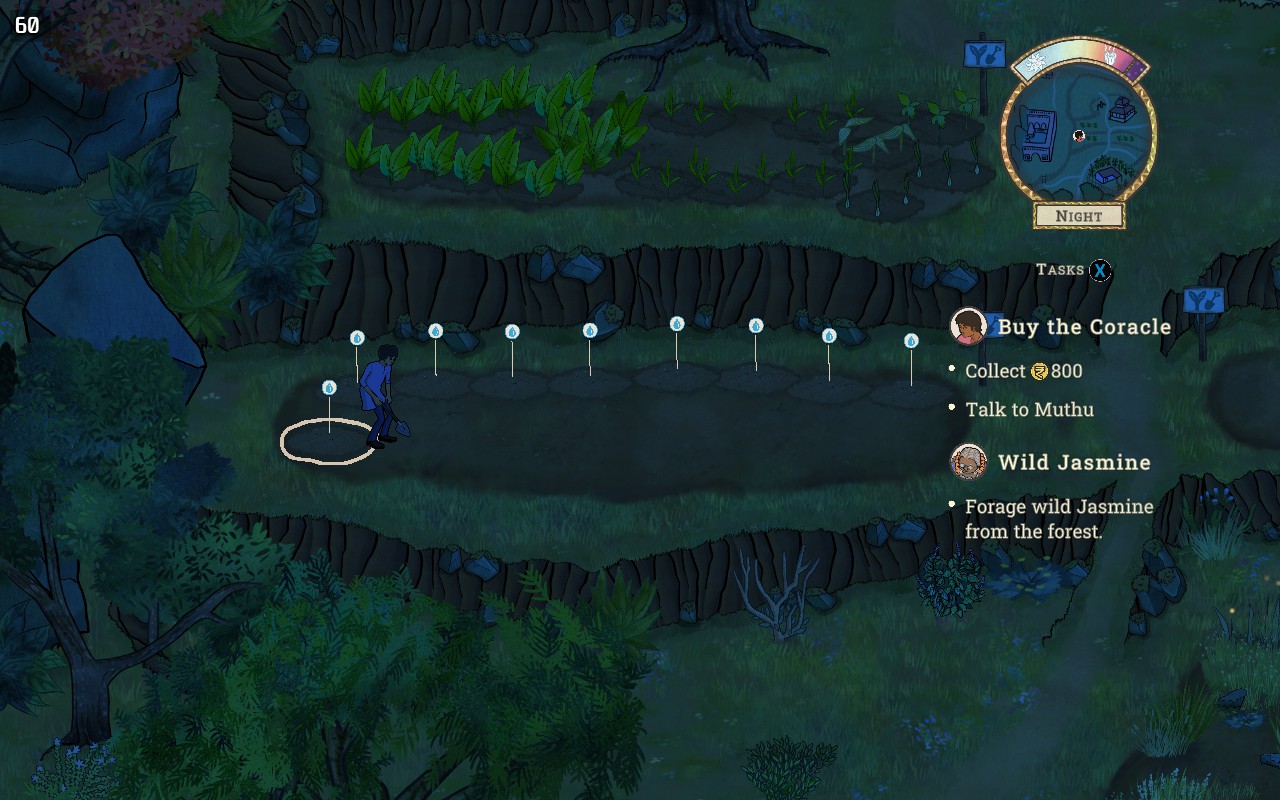Select the Buy the Coracle task
Image resolution: width=1280 pixels, height=800 pixels.
coord(1084,327)
